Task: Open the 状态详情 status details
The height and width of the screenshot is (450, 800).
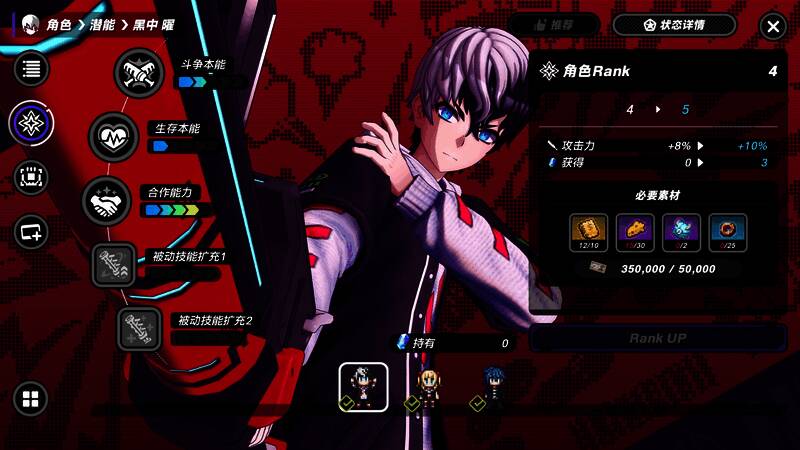Action: [674, 26]
